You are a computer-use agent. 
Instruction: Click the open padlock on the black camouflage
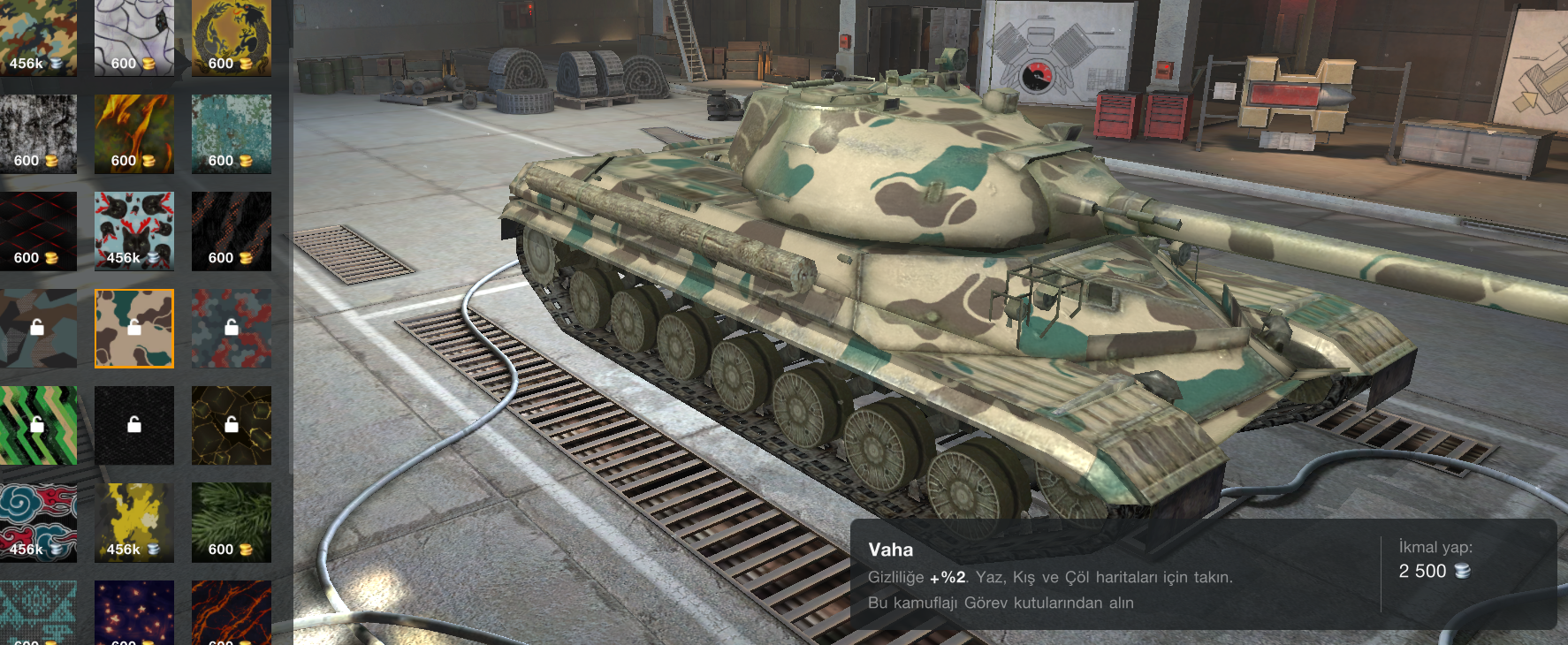[133, 425]
